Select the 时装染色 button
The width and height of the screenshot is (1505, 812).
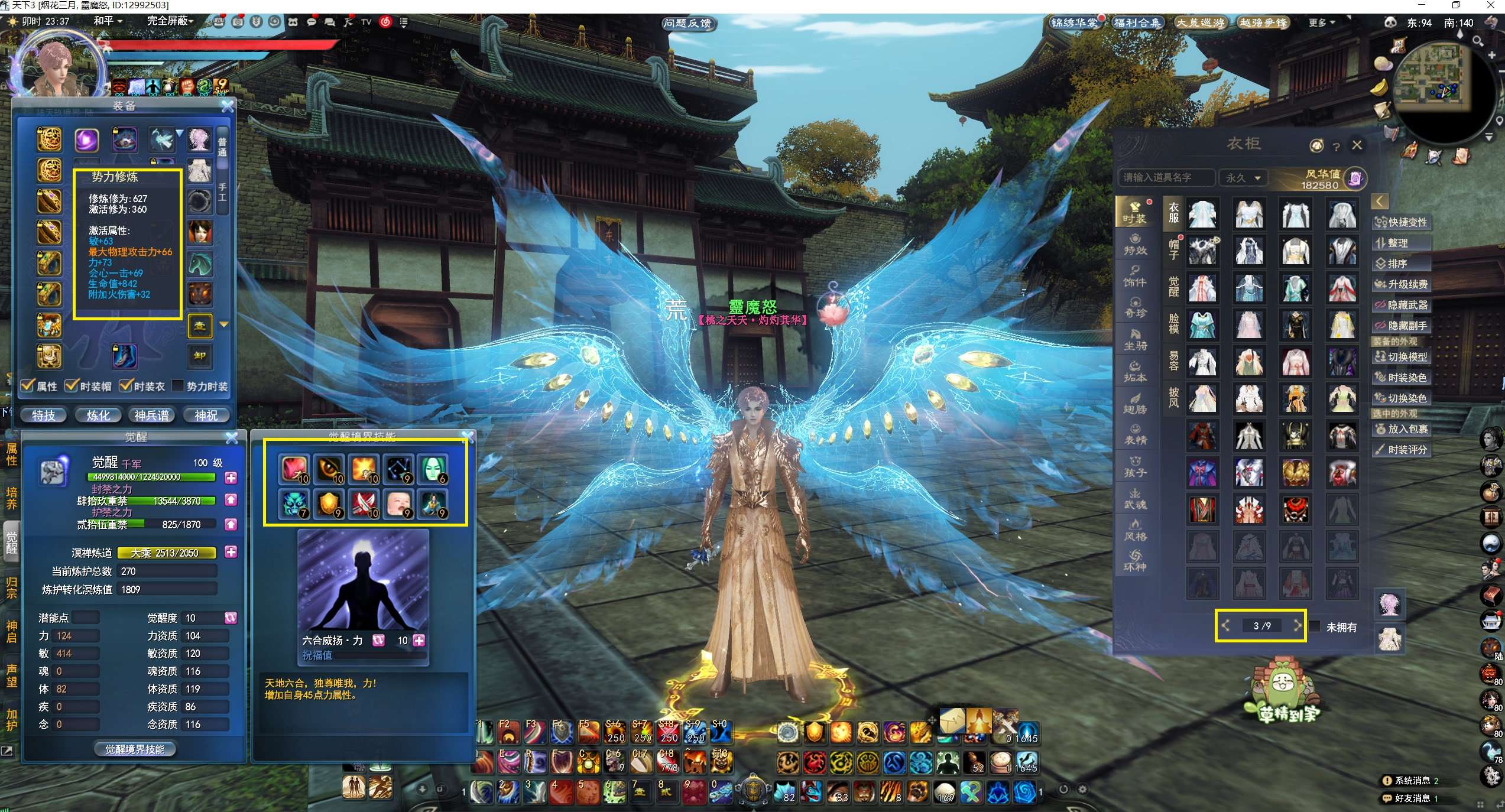(x=1401, y=378)
